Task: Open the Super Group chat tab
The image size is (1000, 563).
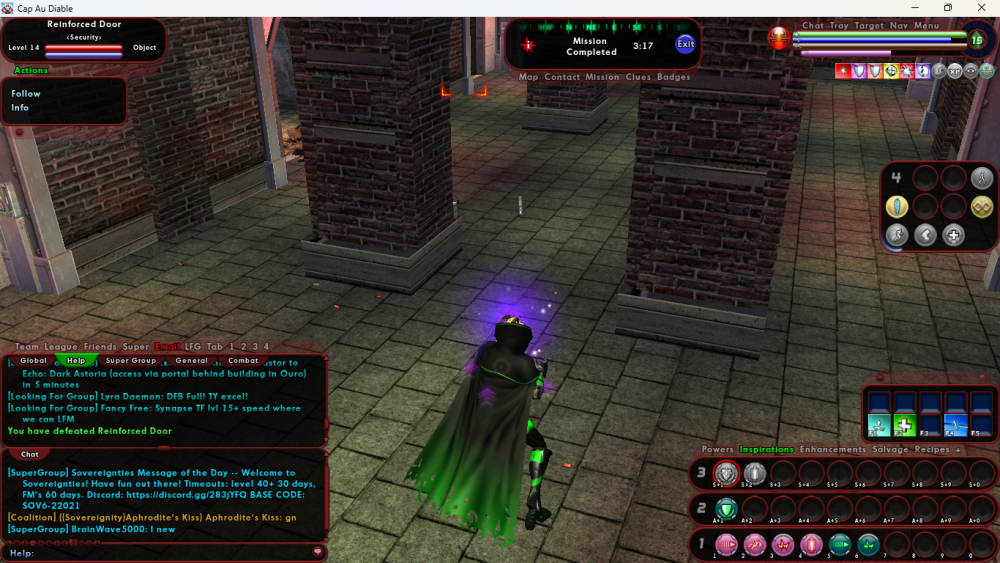Action: (x=131, y=360)
